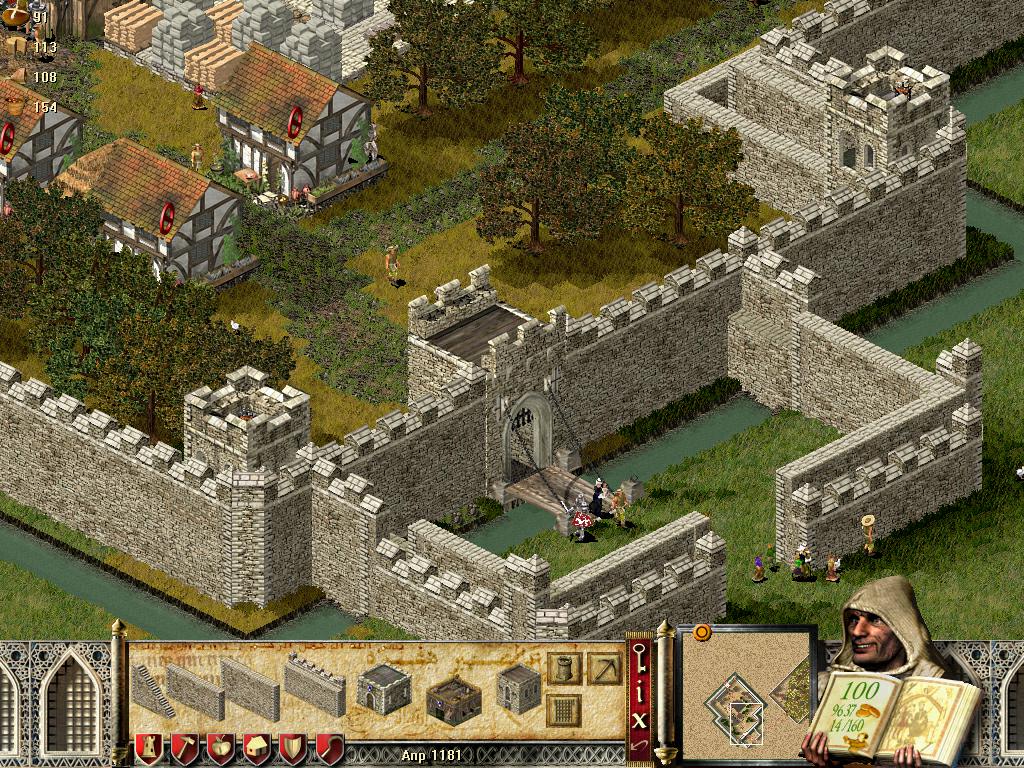Show the house town buildings tab
The width and height of the screenshot is (1024, 768).
(256, 749)
